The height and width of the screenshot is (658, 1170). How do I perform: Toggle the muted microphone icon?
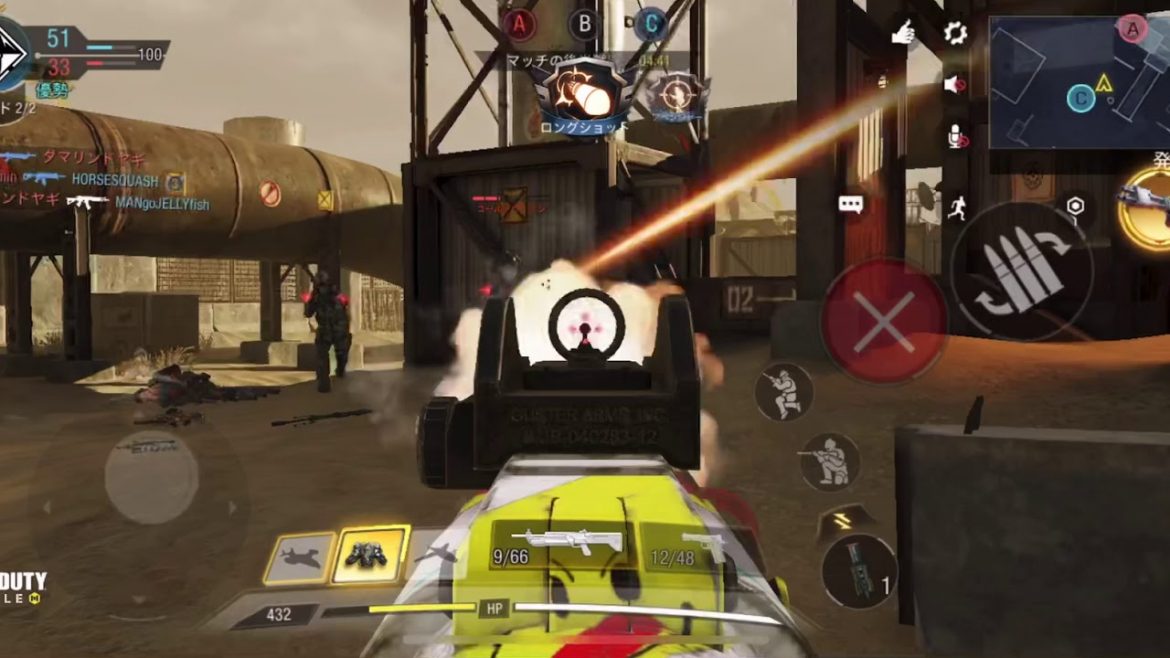tap(955, 136)
